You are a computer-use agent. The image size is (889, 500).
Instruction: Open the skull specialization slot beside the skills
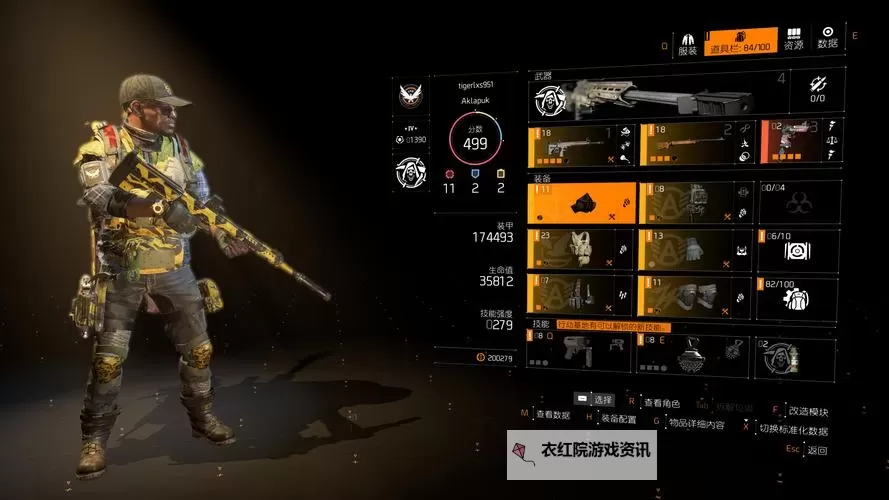point(794,356)
